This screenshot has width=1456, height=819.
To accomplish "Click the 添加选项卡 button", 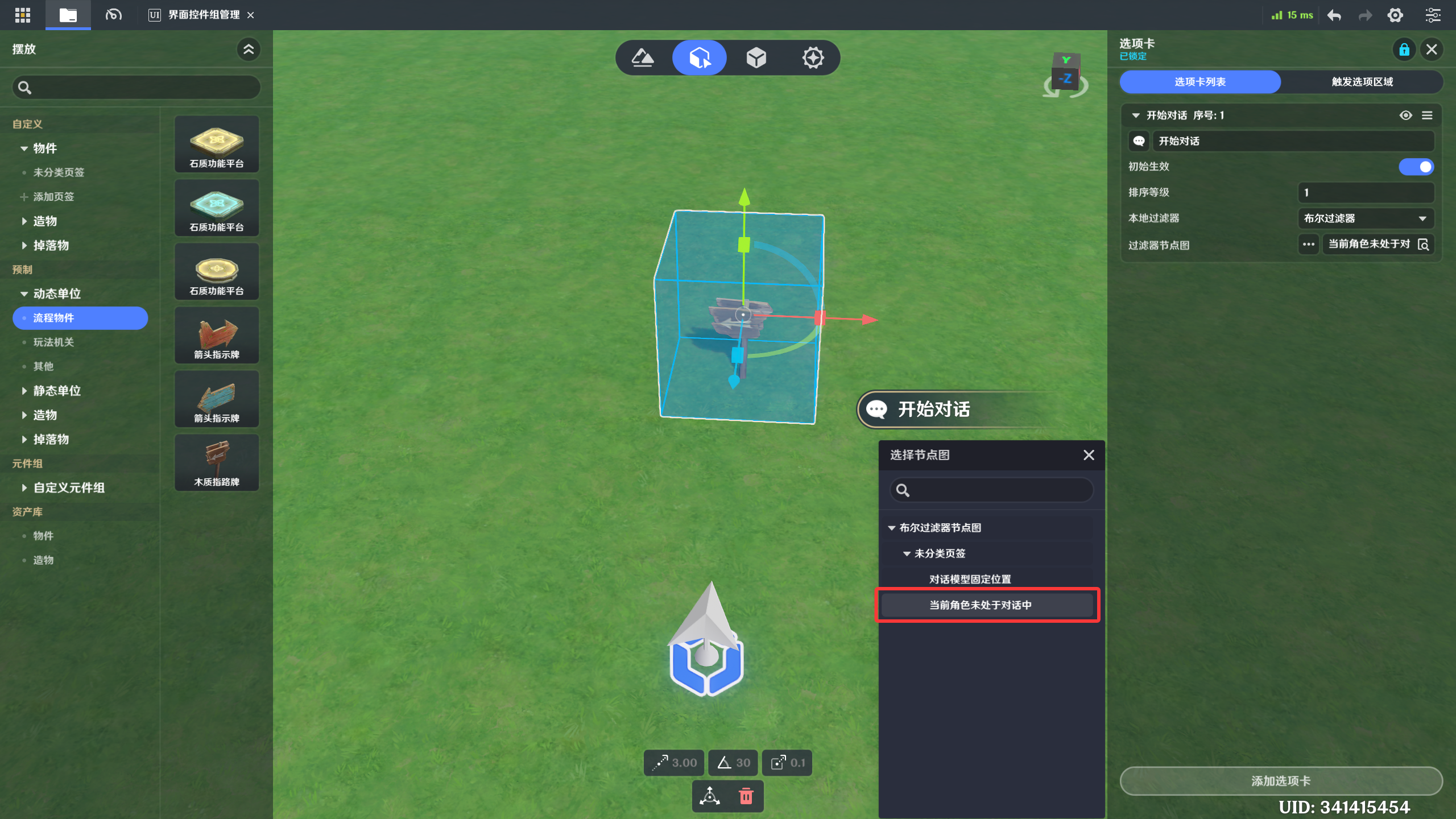I will (1280, 781).
